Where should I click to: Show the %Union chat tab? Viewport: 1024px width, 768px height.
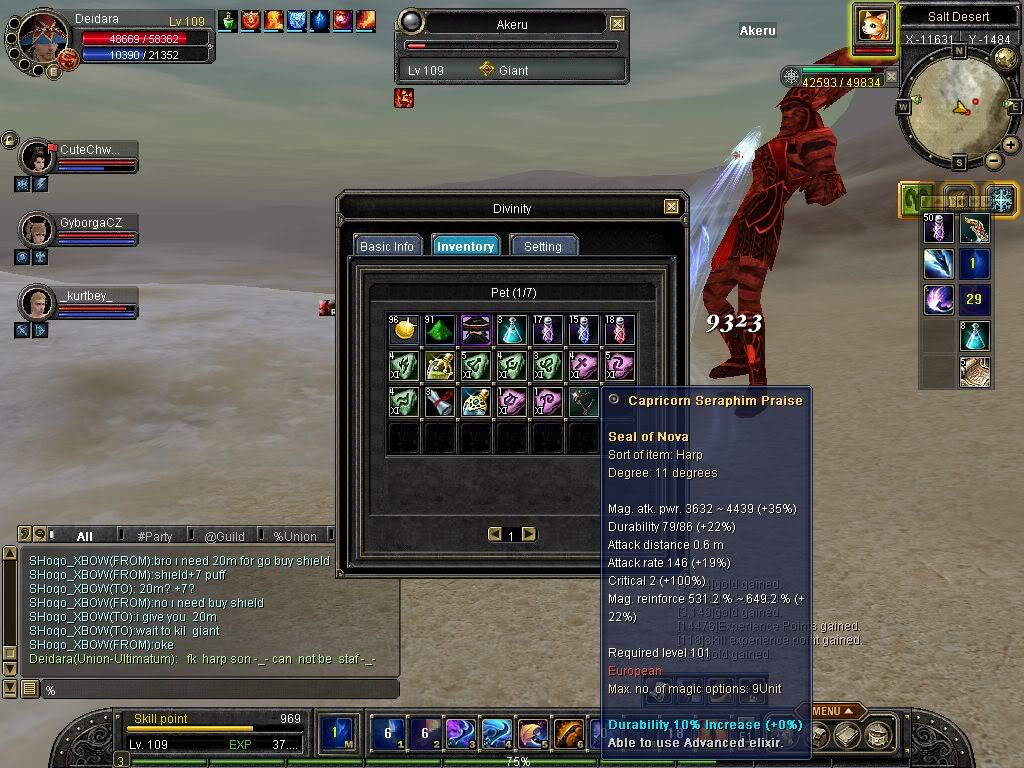(295, 536)
